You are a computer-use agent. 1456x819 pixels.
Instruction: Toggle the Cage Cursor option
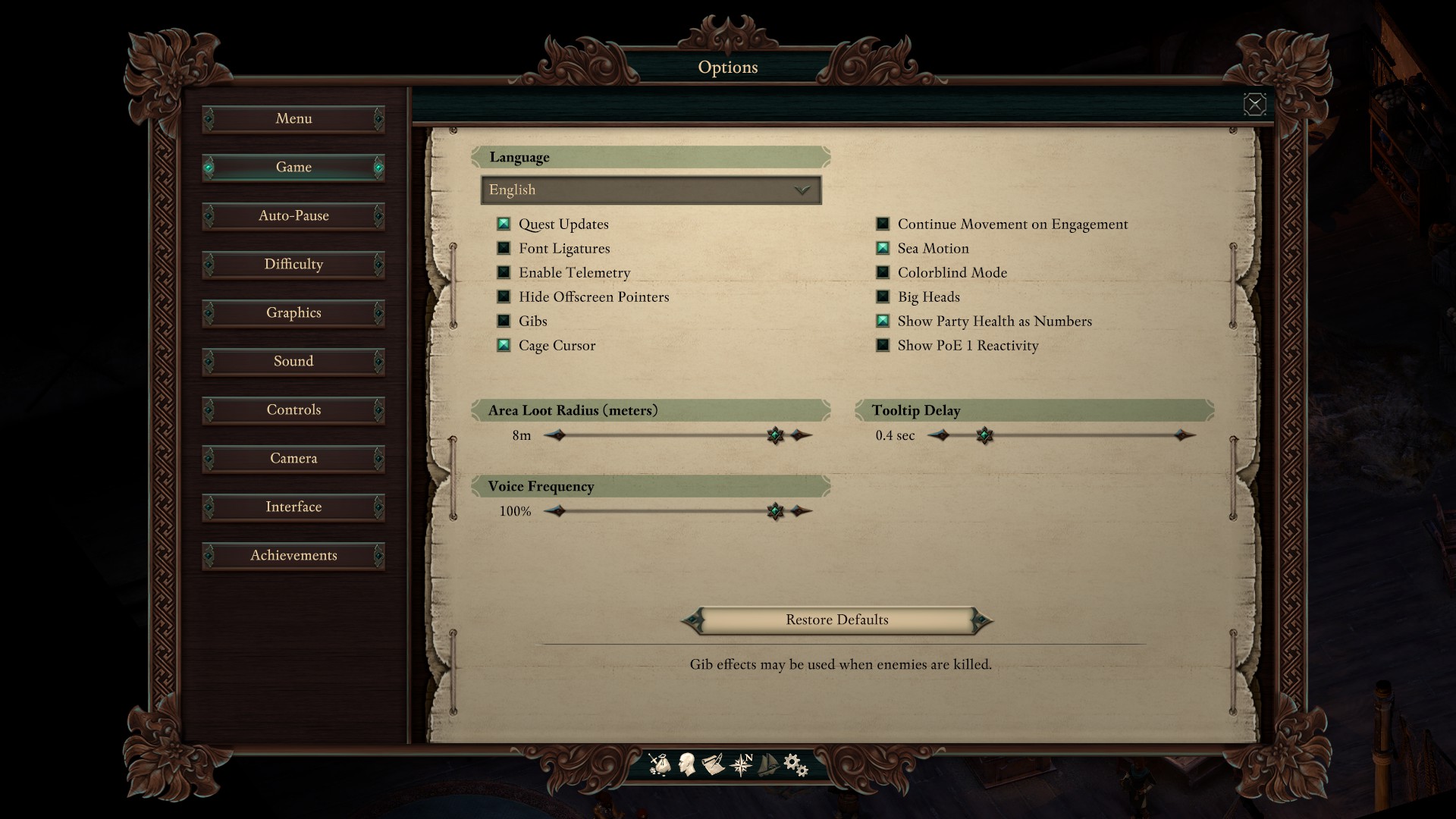pos(504,345)
